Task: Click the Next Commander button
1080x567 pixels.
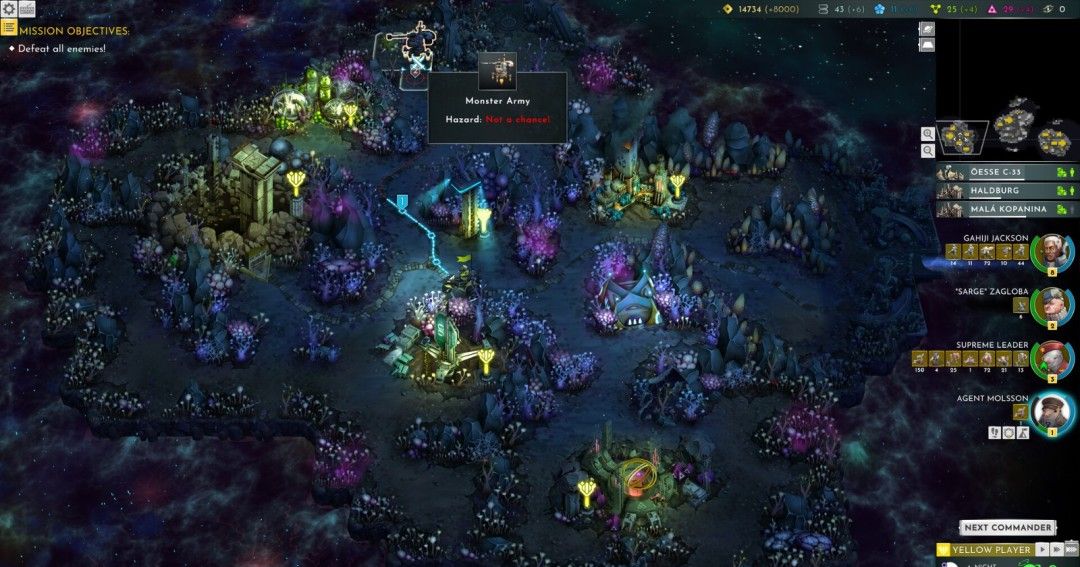Action: [x=1008, y=527]
